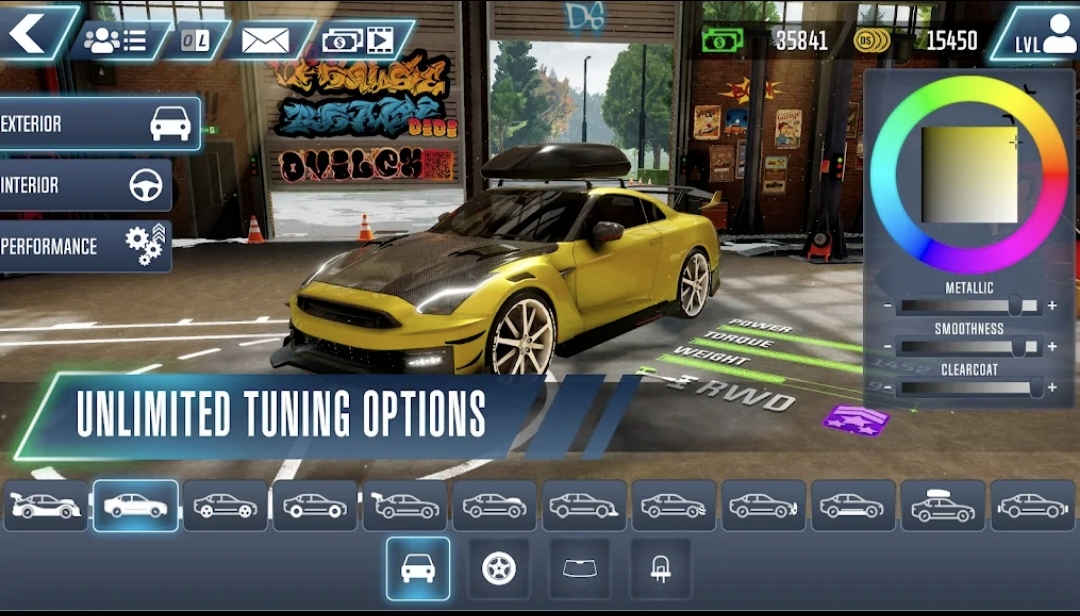Open the Performance upgrades menu
Viewport: 1080px width, 616px height.
[x=85, y=246]
